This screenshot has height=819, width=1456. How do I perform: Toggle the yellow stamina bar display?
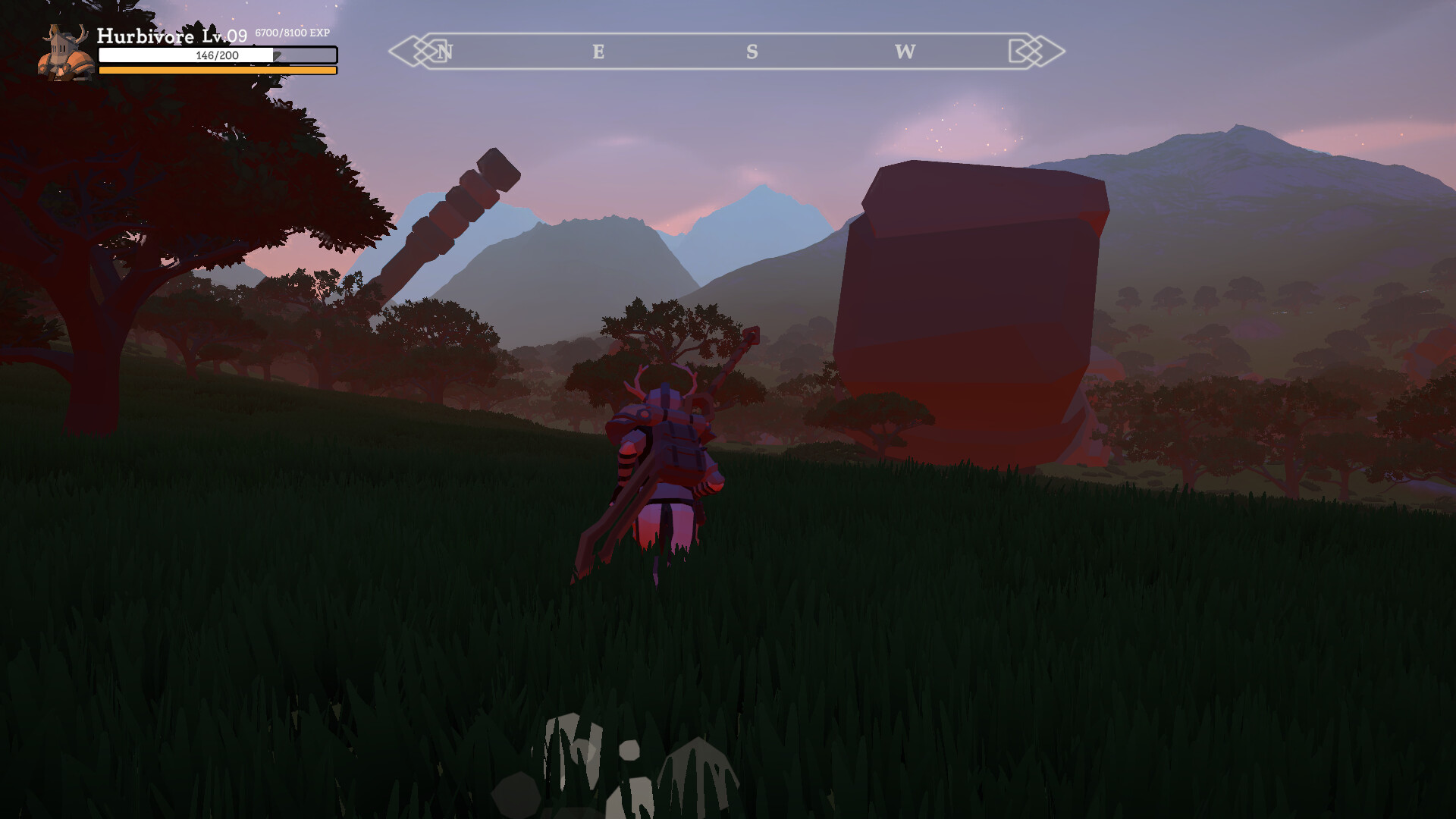[x=218, y=71]
